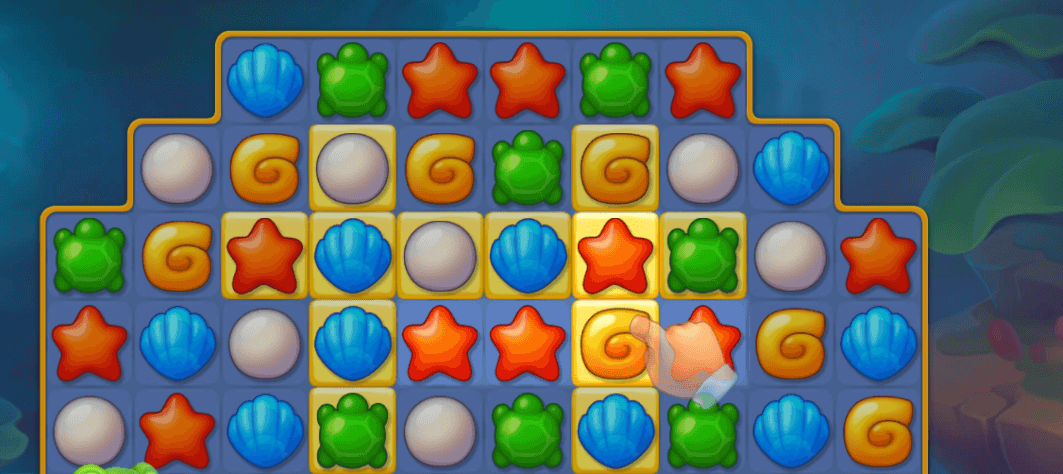Choose the highlighted spiral shell between turtle and pearl

point(614,165)
